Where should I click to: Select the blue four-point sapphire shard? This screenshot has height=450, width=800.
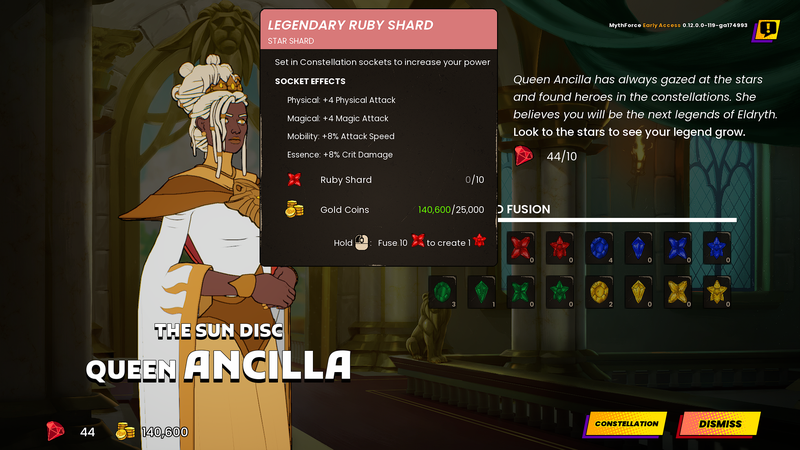(678, 246)
